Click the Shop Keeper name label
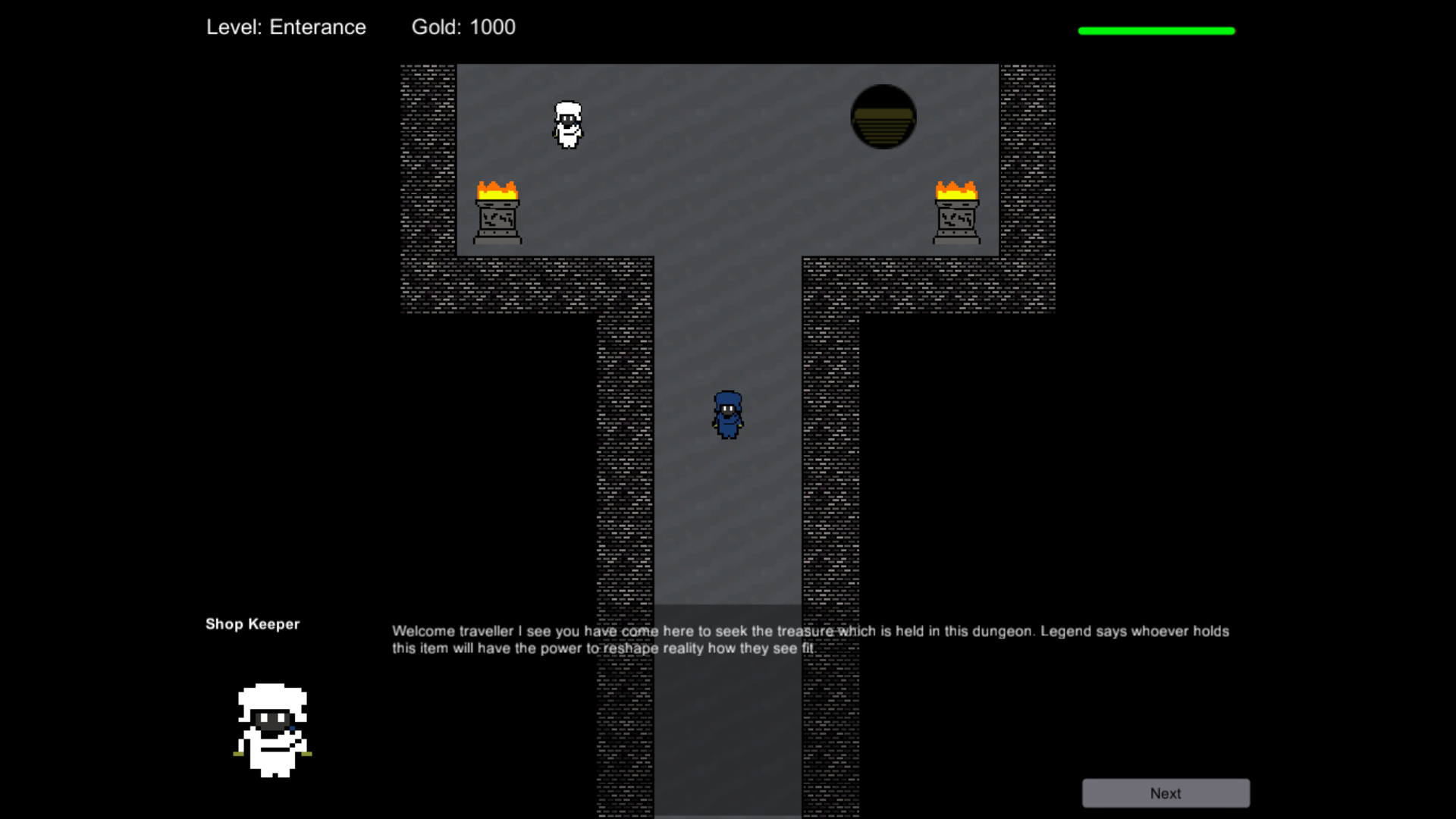Image resolution: width=1456 pixels, height=819 pixels. tap(252, 624)
